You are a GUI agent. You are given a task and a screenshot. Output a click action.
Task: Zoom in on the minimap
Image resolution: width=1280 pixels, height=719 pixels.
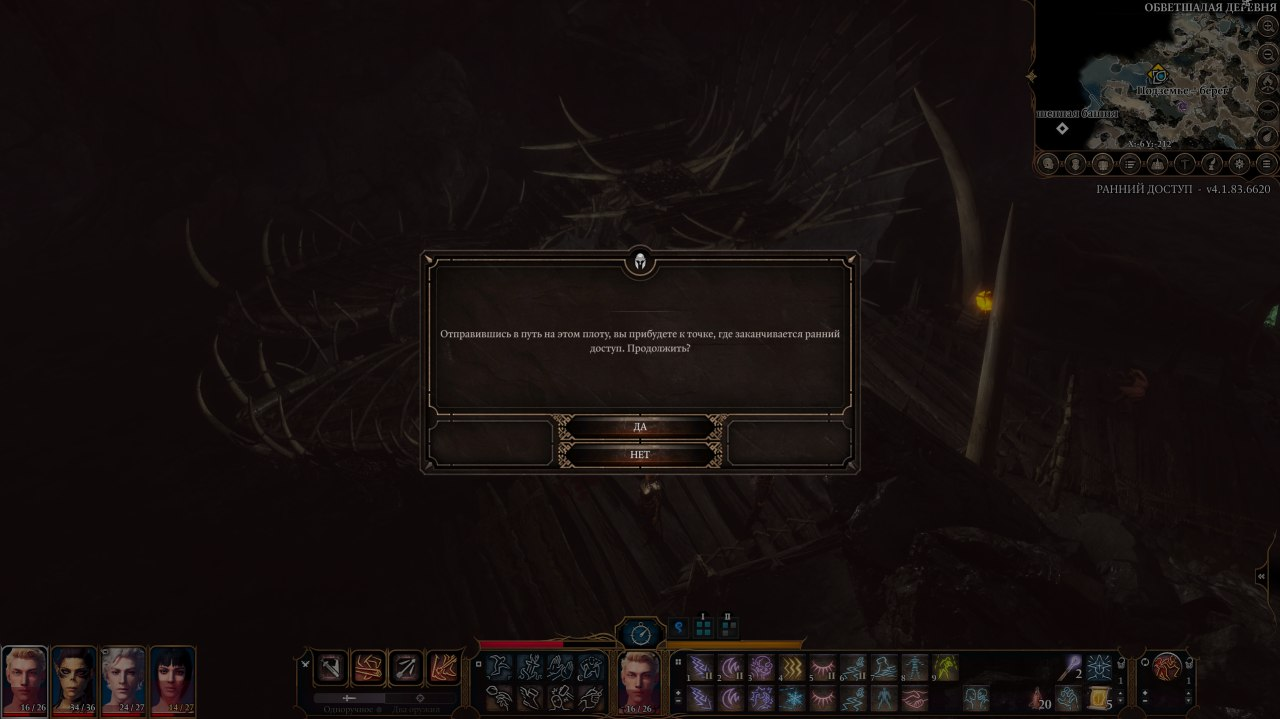pos(1268,28)
